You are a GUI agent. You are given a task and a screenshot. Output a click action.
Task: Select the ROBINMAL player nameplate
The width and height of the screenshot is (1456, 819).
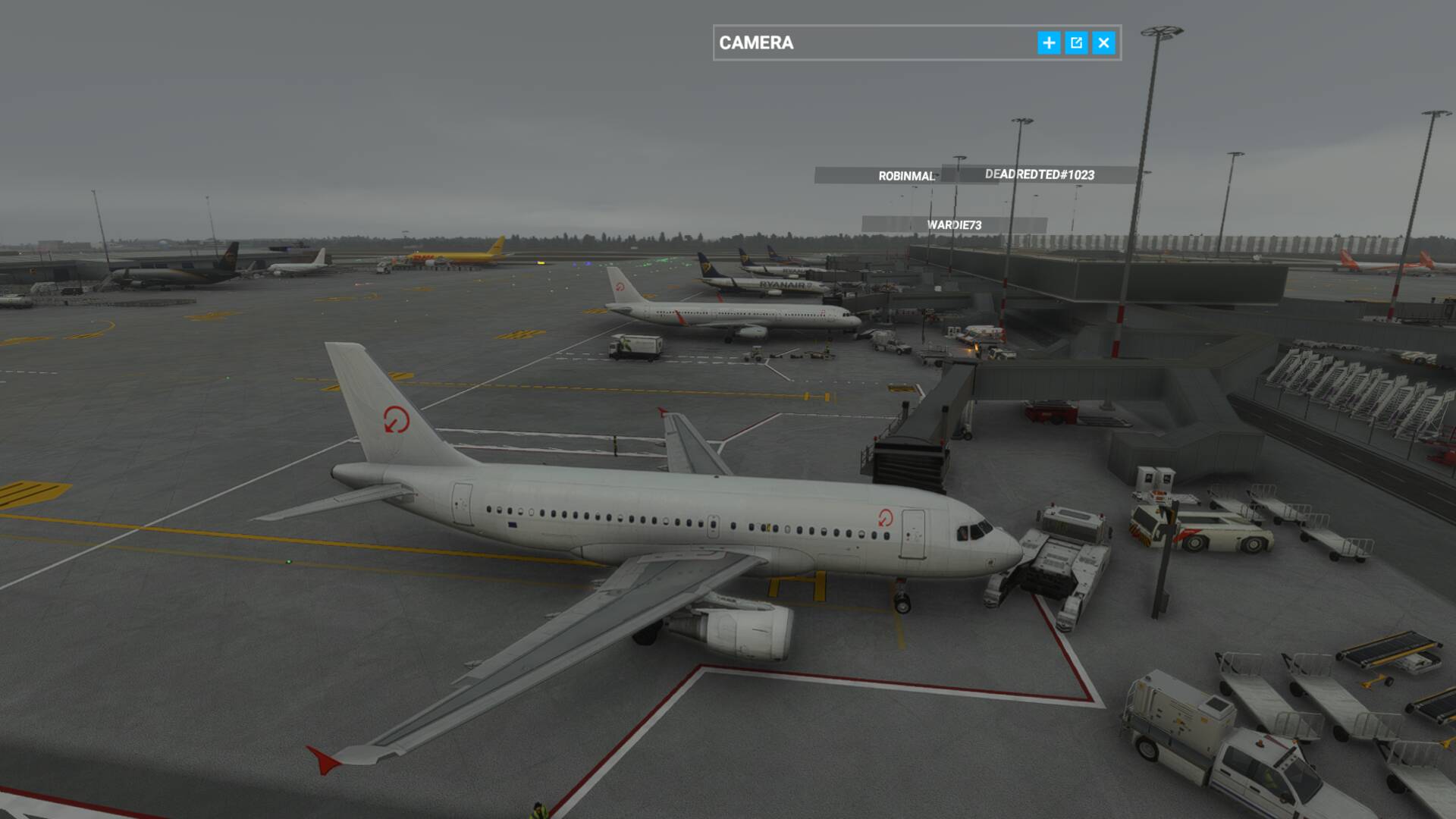(905, 176)
